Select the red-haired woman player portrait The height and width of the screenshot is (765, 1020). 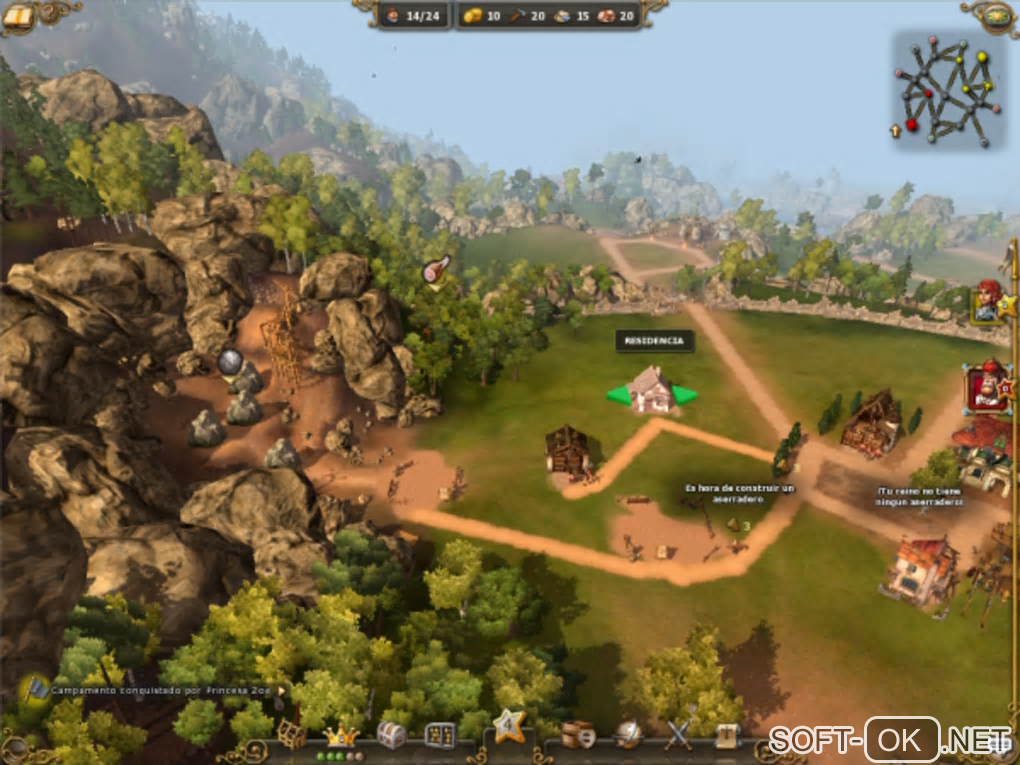(x=988, y=301)
